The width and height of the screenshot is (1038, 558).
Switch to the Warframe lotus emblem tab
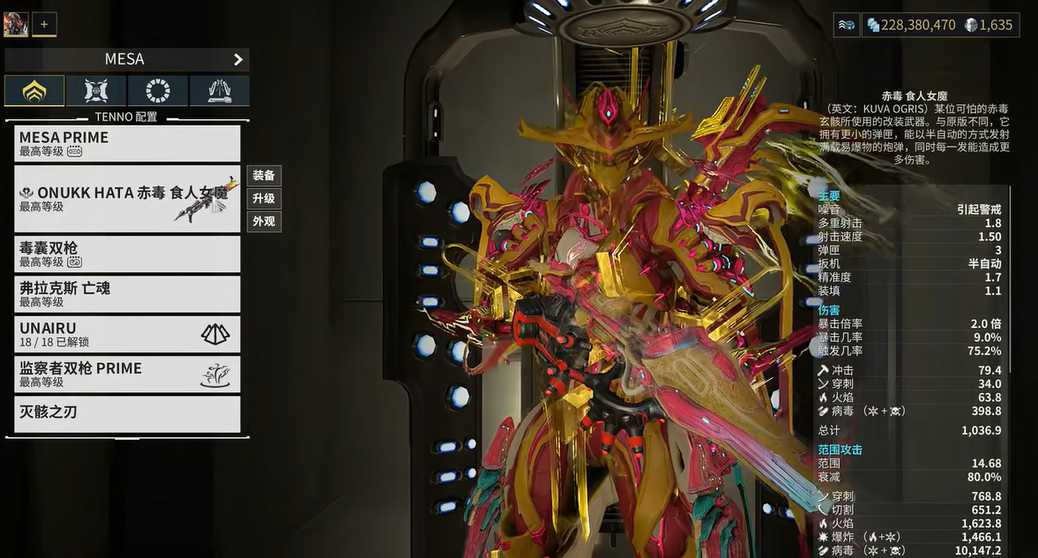click(35, 91)
